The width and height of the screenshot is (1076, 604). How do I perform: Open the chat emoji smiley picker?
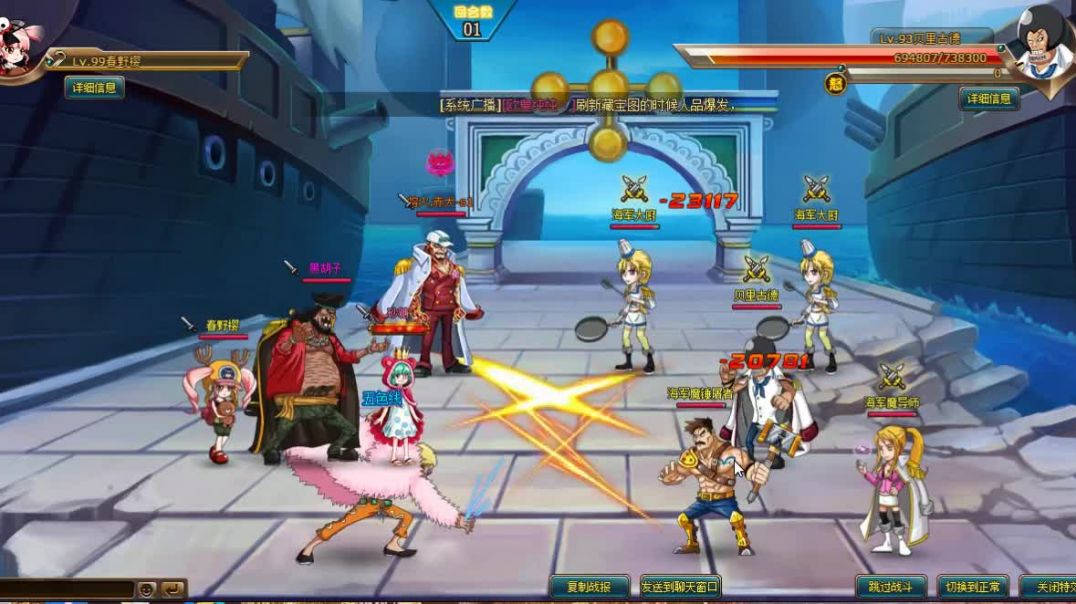tap(147, 589)
